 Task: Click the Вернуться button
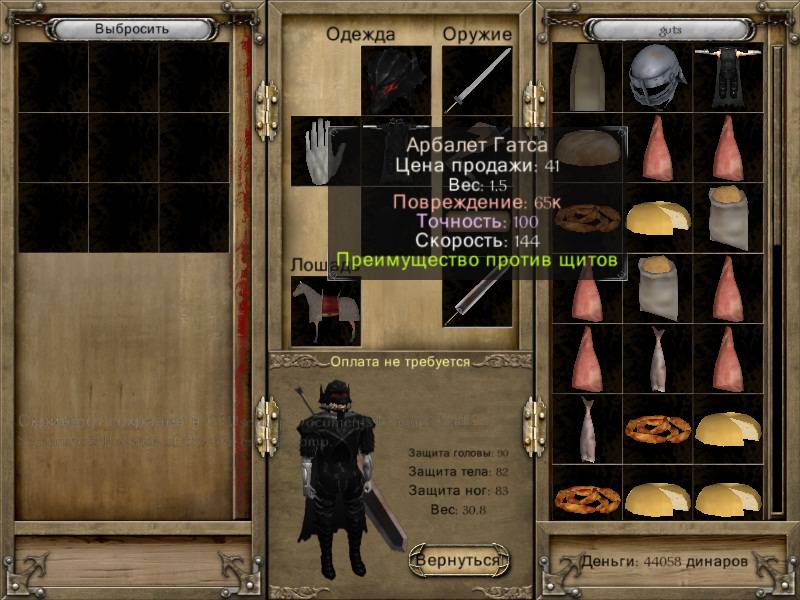(x=459, y=560)
